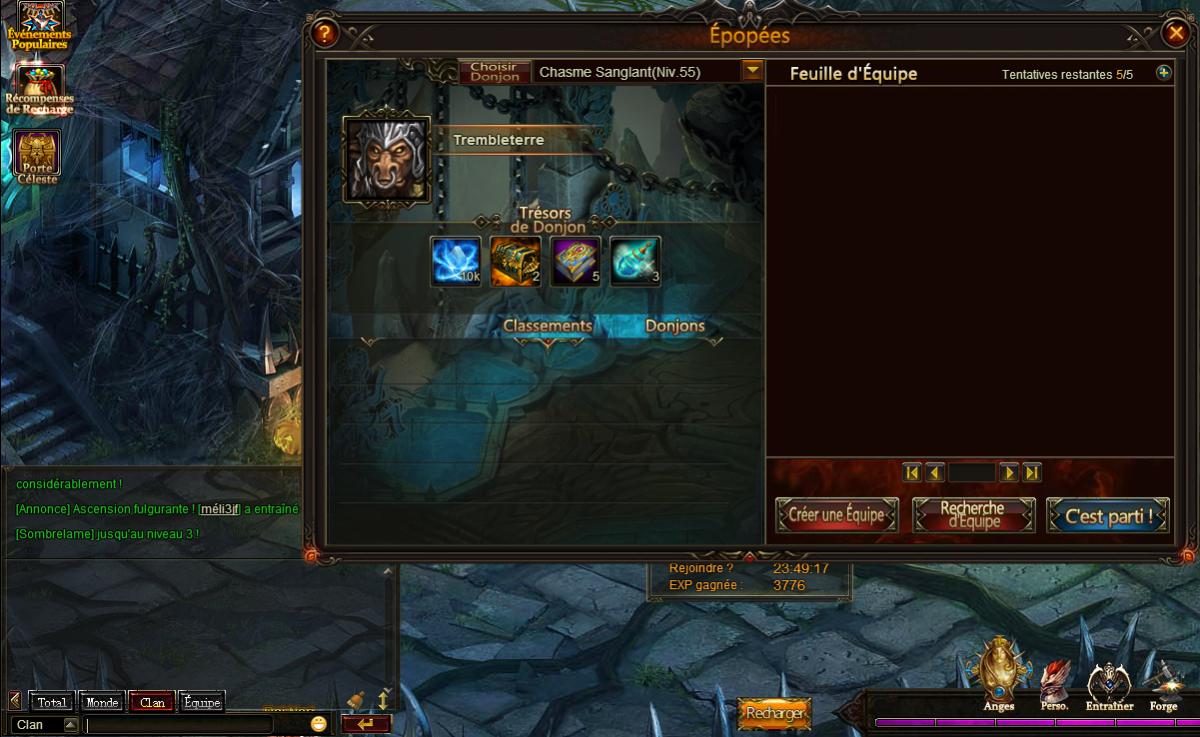The image size is (1200, 737).
Task: Open Événements Populaires
Action: (x=38, y=26)
